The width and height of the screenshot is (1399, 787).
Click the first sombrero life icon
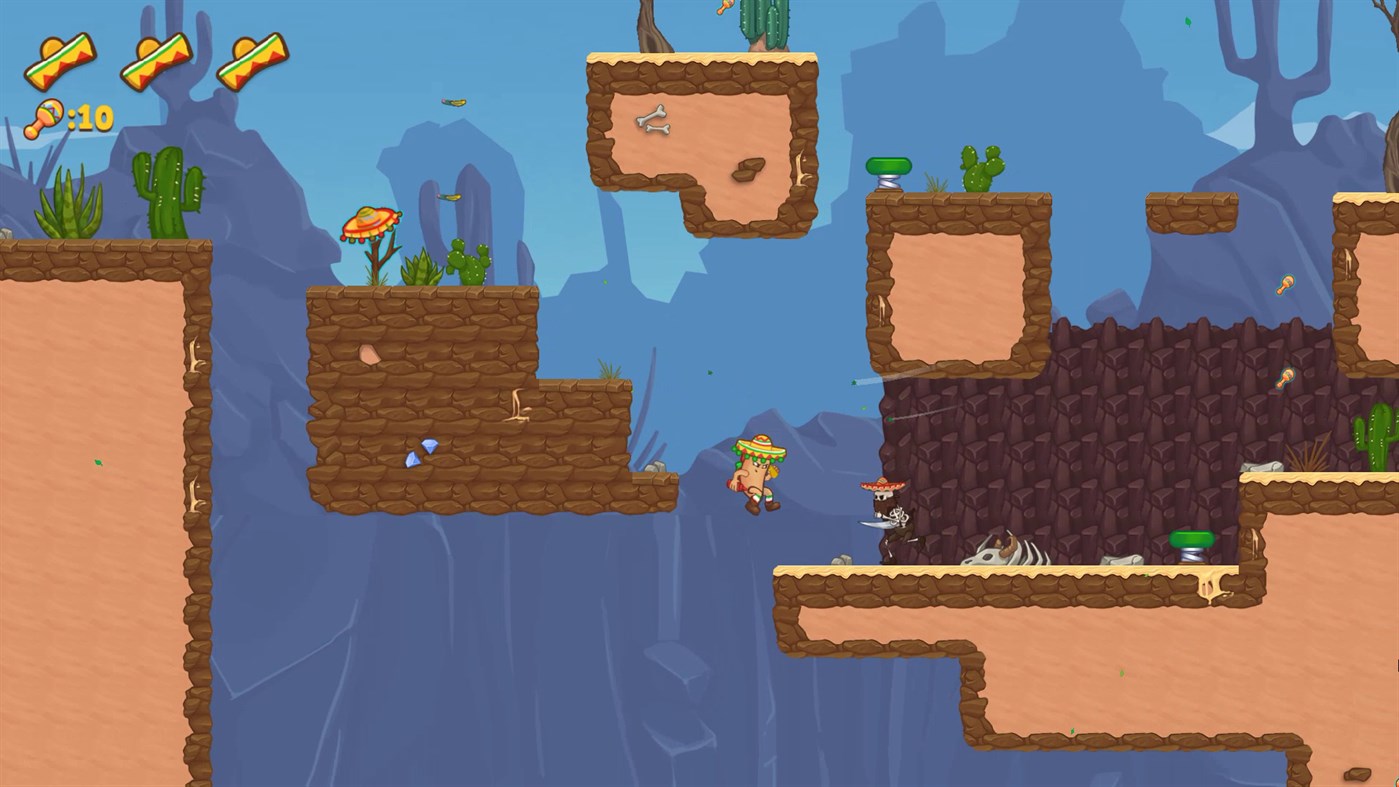[x=57, y=58]
